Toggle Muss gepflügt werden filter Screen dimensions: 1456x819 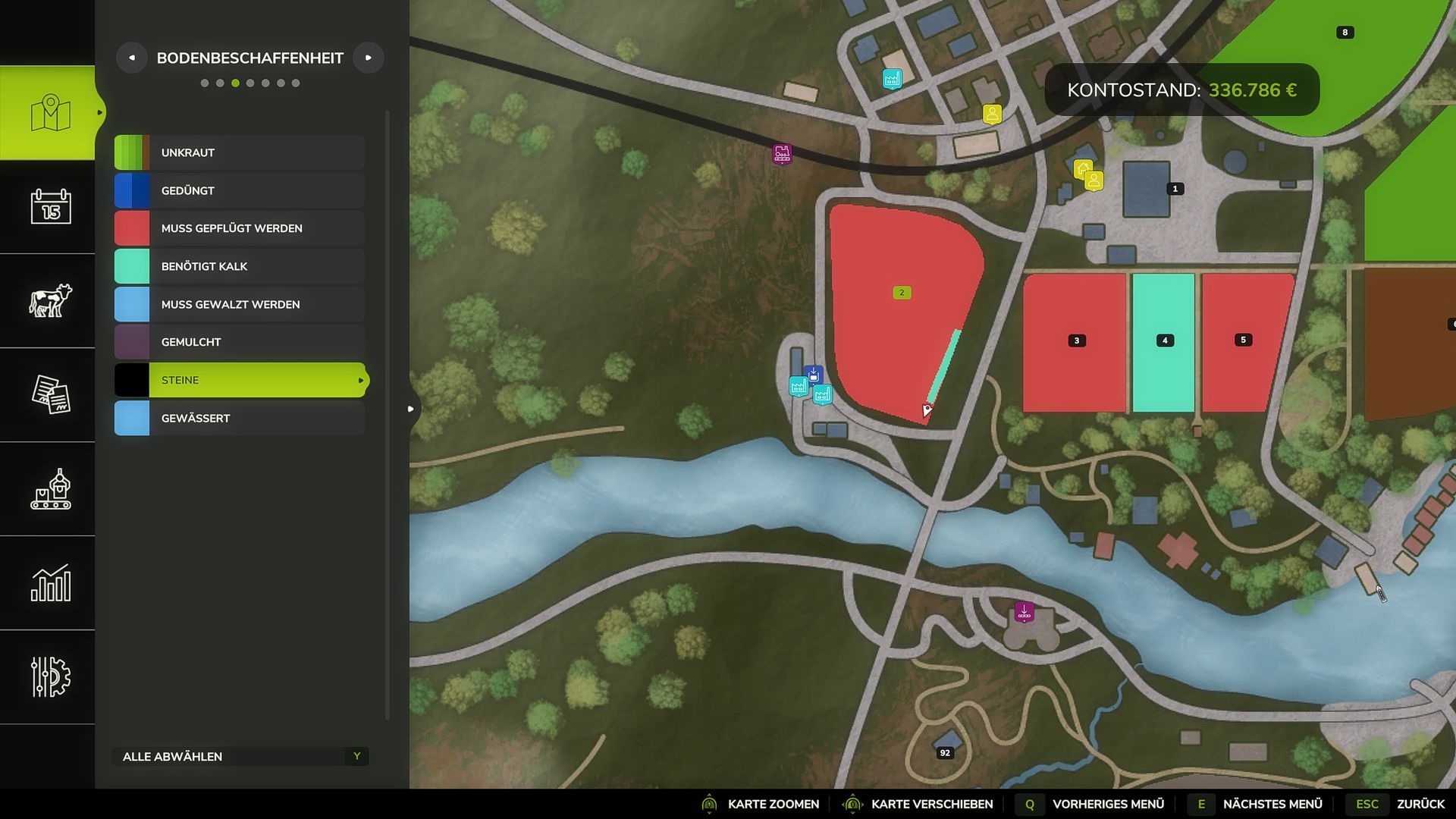[240, 228]
